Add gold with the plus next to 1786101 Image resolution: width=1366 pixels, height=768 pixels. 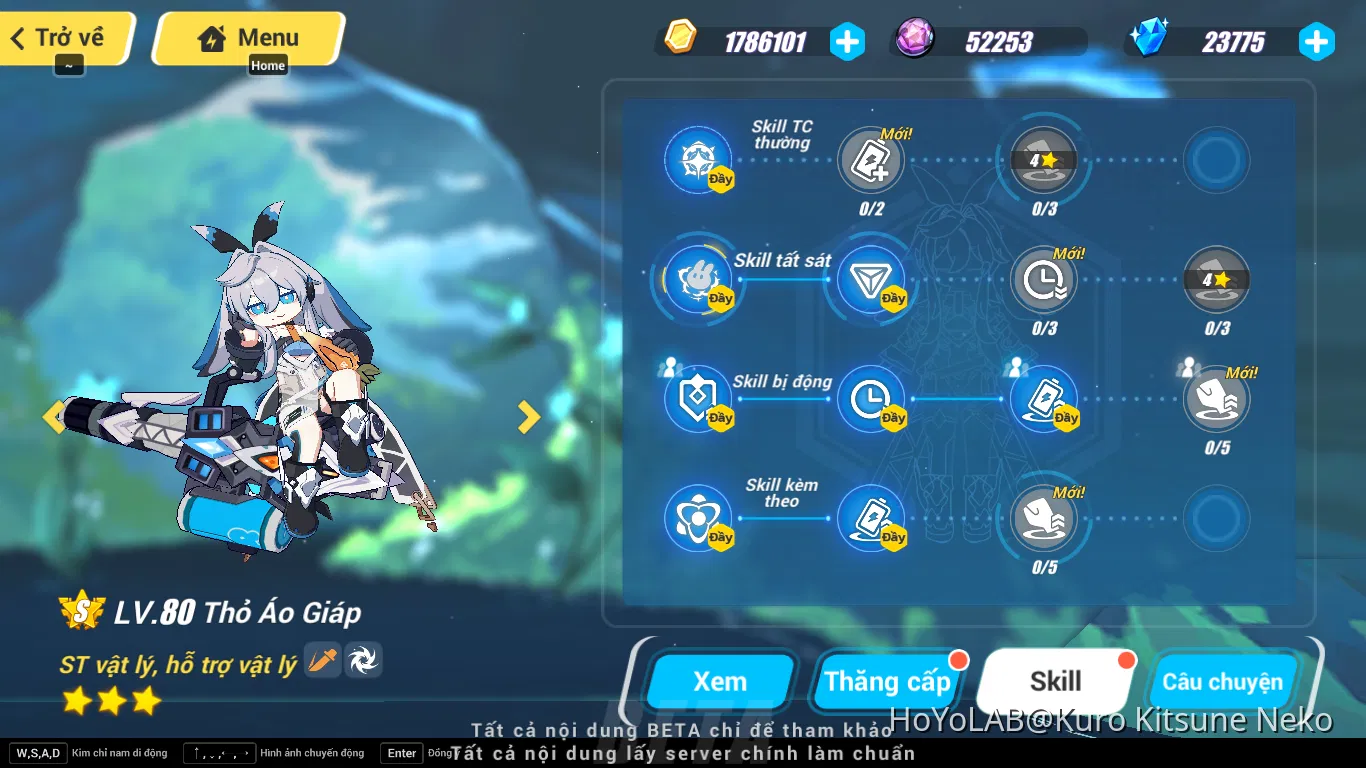pos(847,42)
